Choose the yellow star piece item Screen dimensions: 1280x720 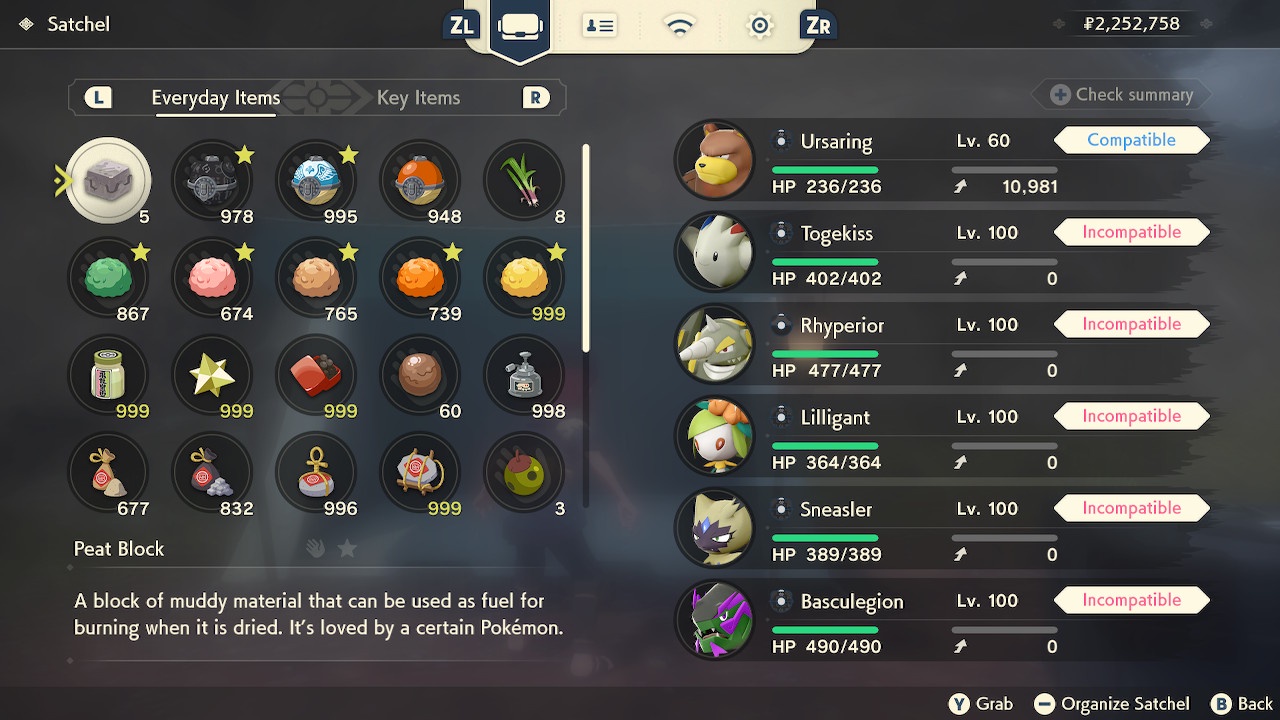click(212, 375)
